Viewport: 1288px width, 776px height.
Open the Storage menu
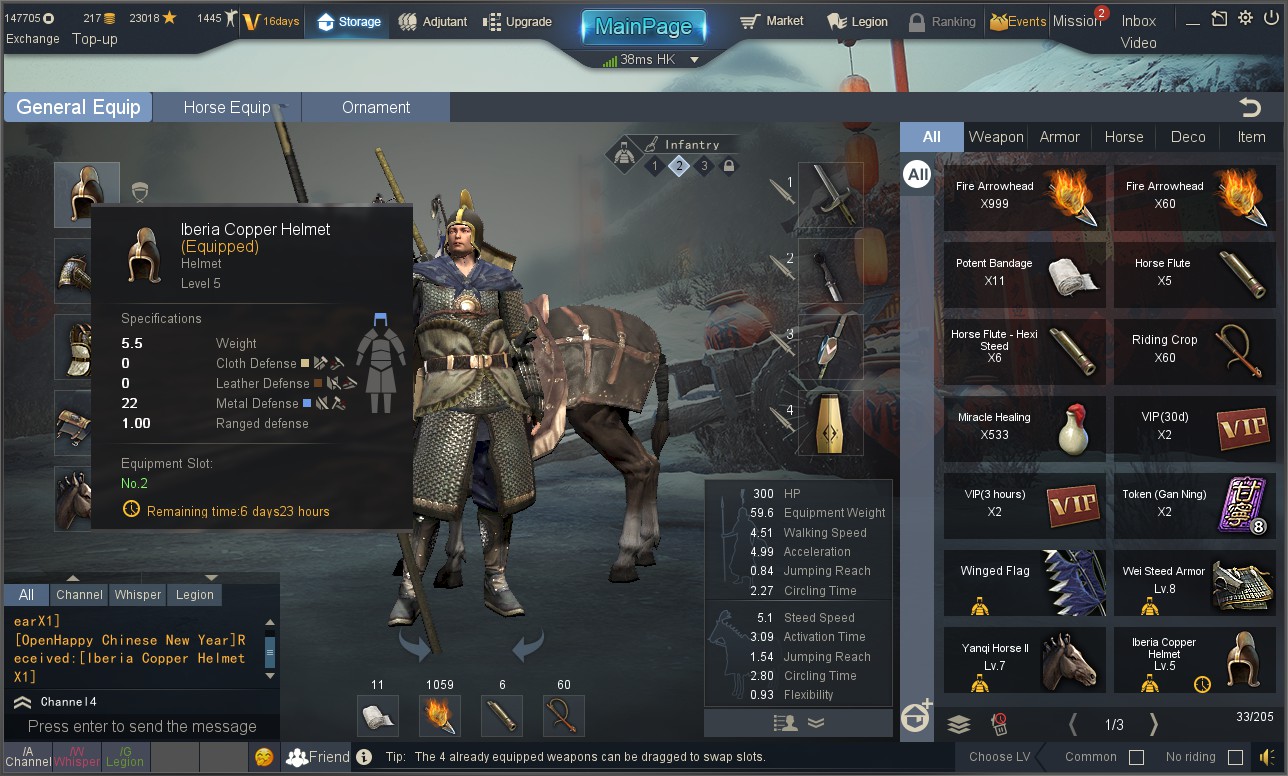click(349, 21)
